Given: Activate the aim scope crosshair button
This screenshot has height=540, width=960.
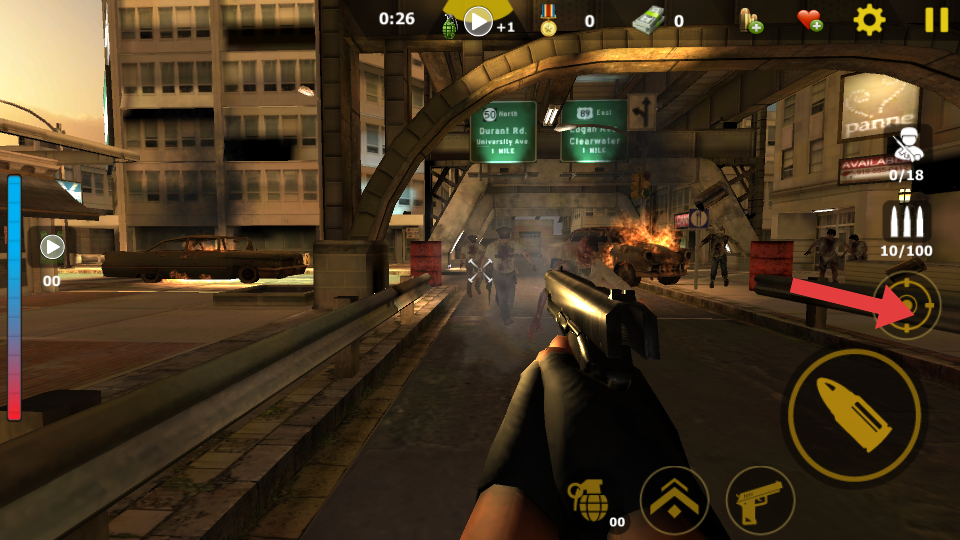Looking at the screenshot, I should (x=907, y=305).
